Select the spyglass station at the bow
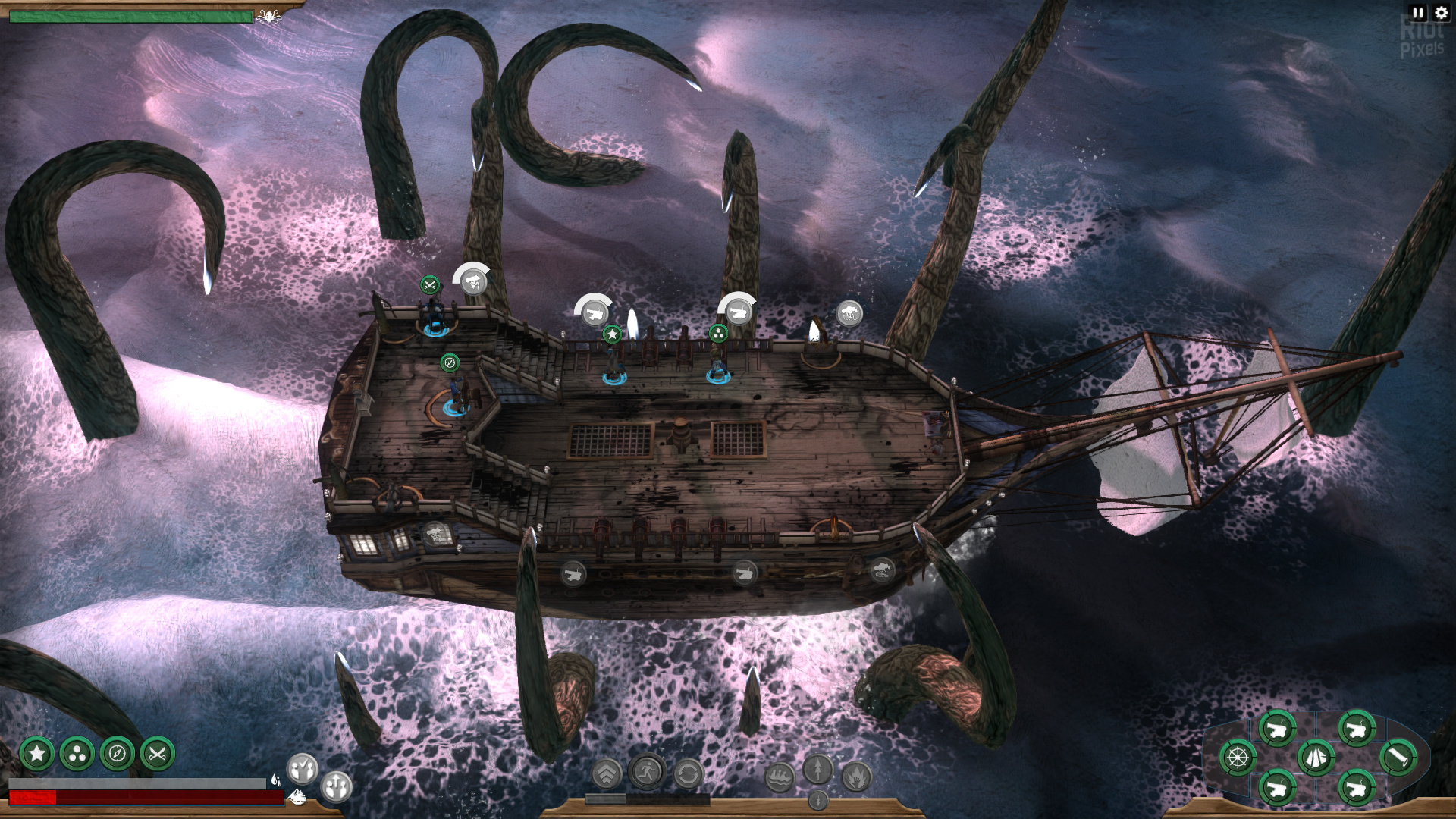 tap(1398, 757)
